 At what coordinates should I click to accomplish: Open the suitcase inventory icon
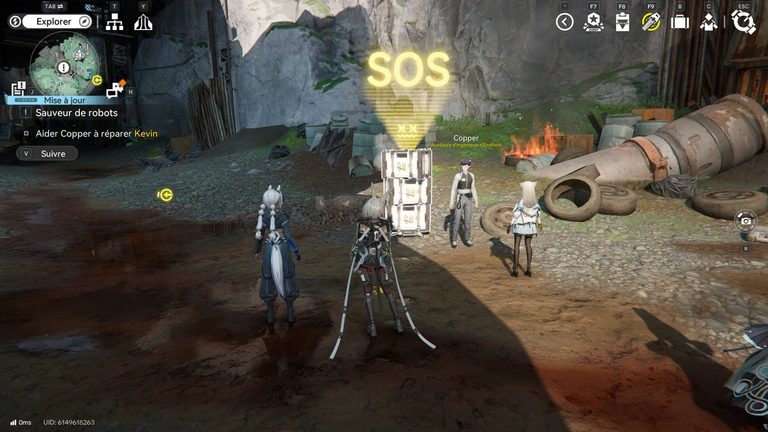680,22
